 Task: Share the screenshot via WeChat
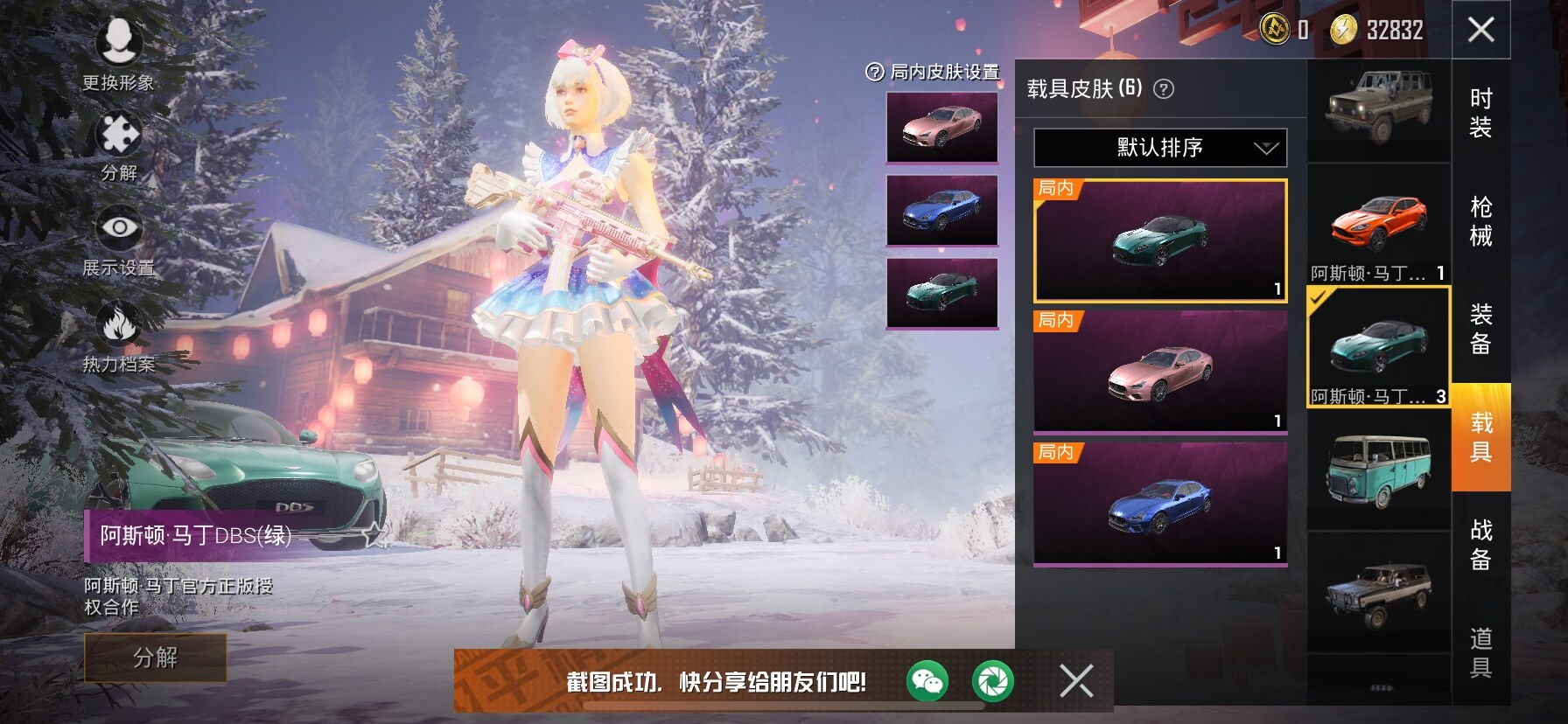pyautogui.click(x=927, y=681)
